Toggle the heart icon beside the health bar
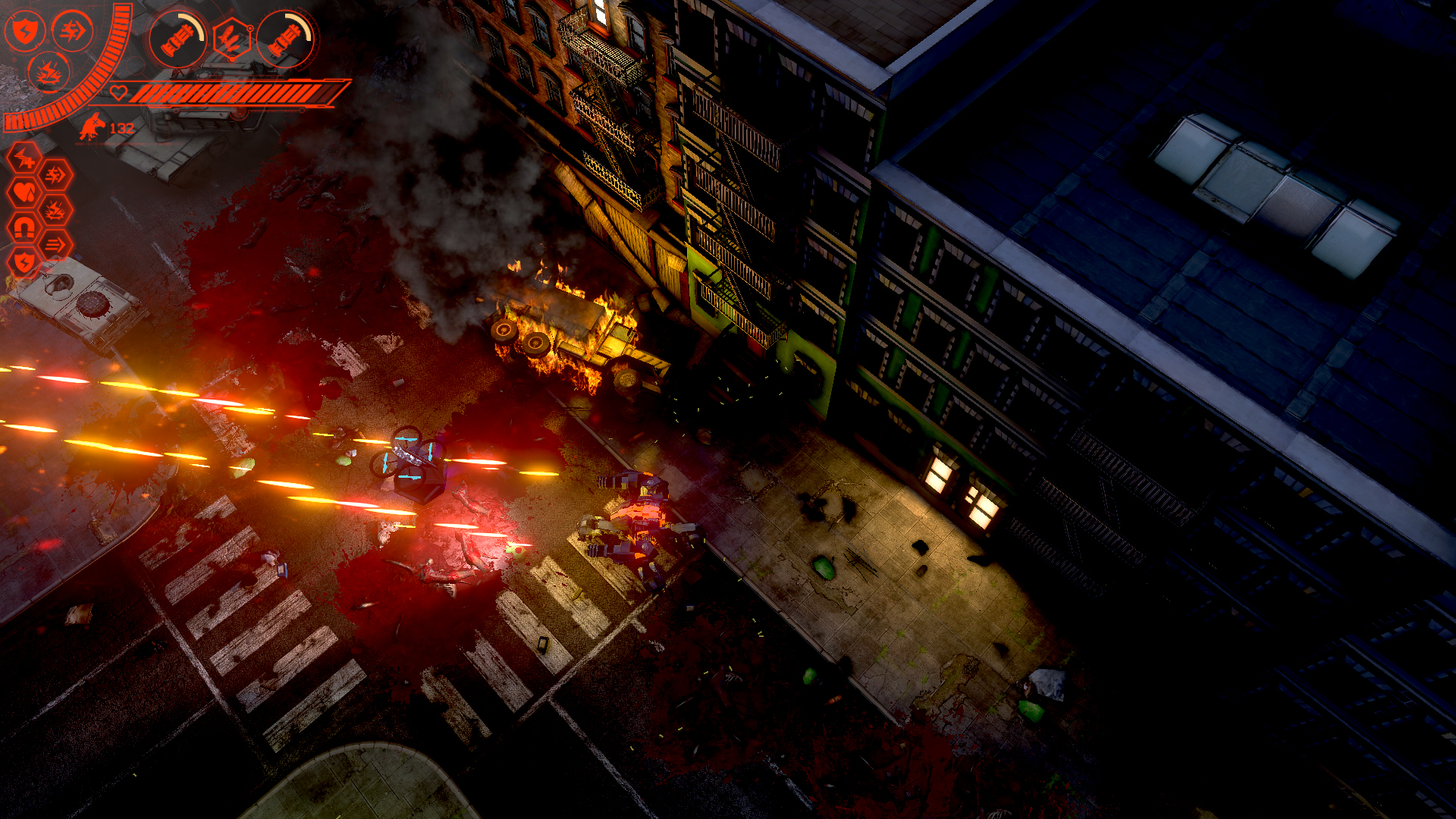 click(120, 93)
